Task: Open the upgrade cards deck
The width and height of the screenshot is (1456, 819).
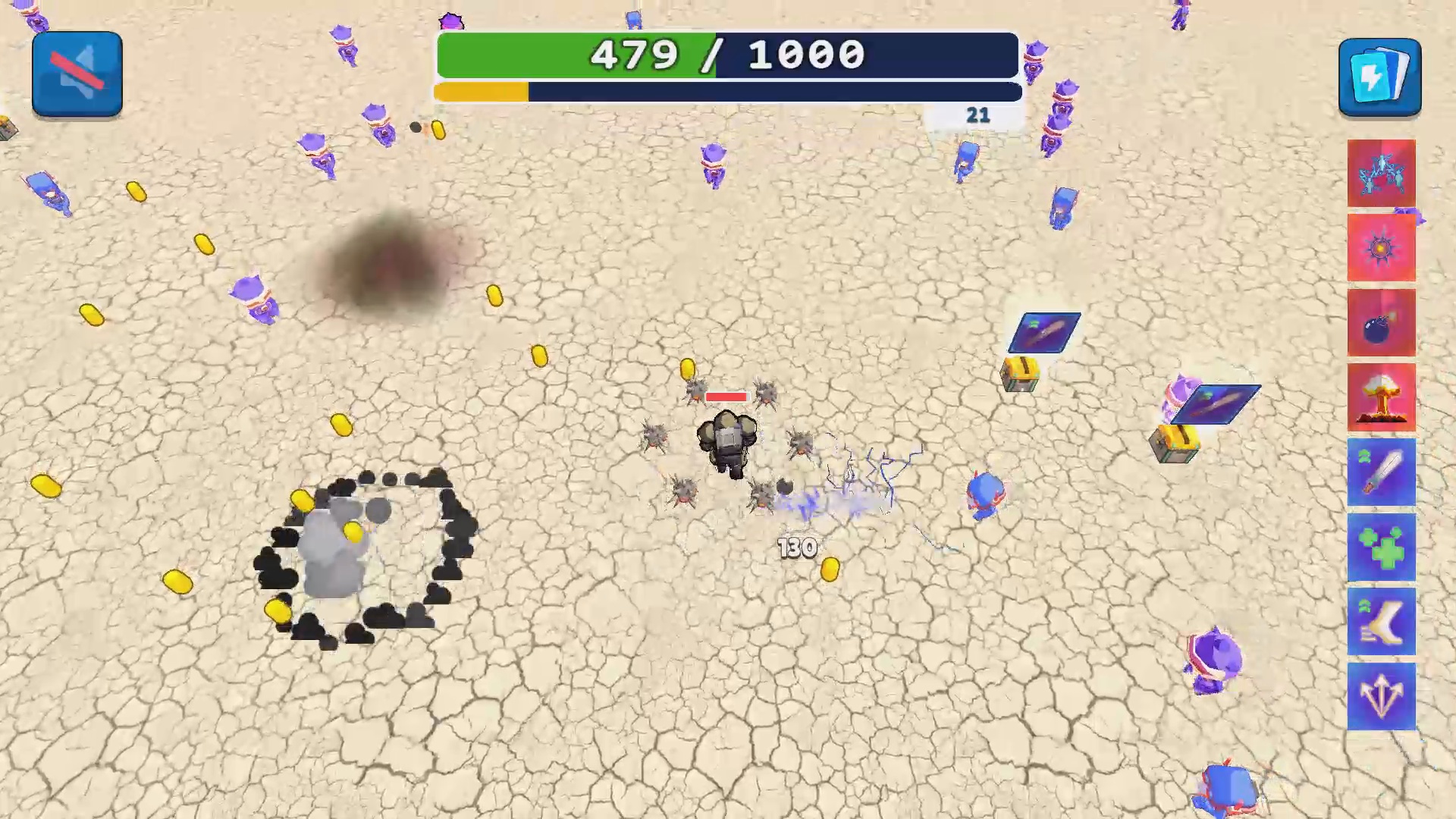Action: click(x=1379, y=75)
